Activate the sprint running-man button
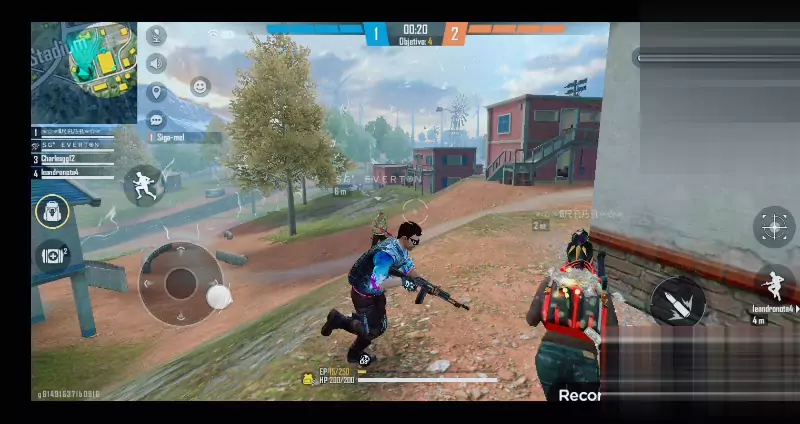800x424 pixels. pyautogui.click(x=143, y=185)
